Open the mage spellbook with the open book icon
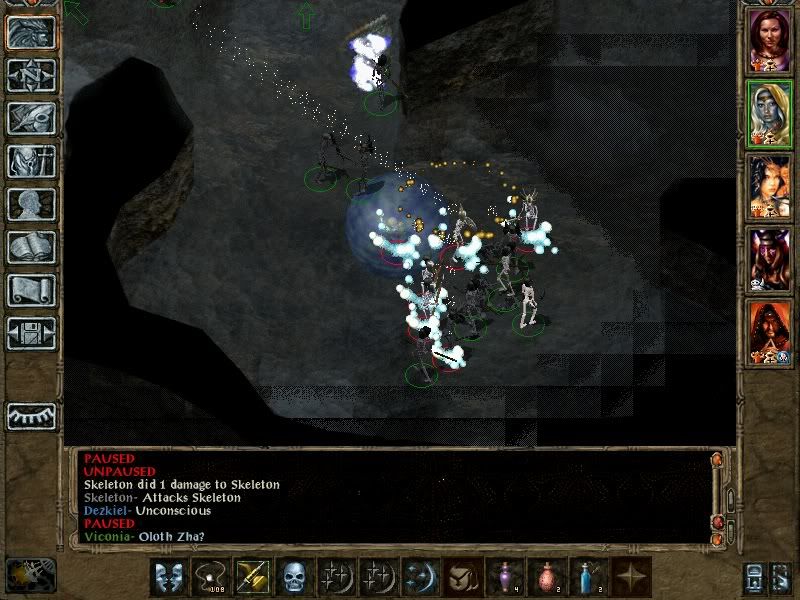 (x=31, y=247)
